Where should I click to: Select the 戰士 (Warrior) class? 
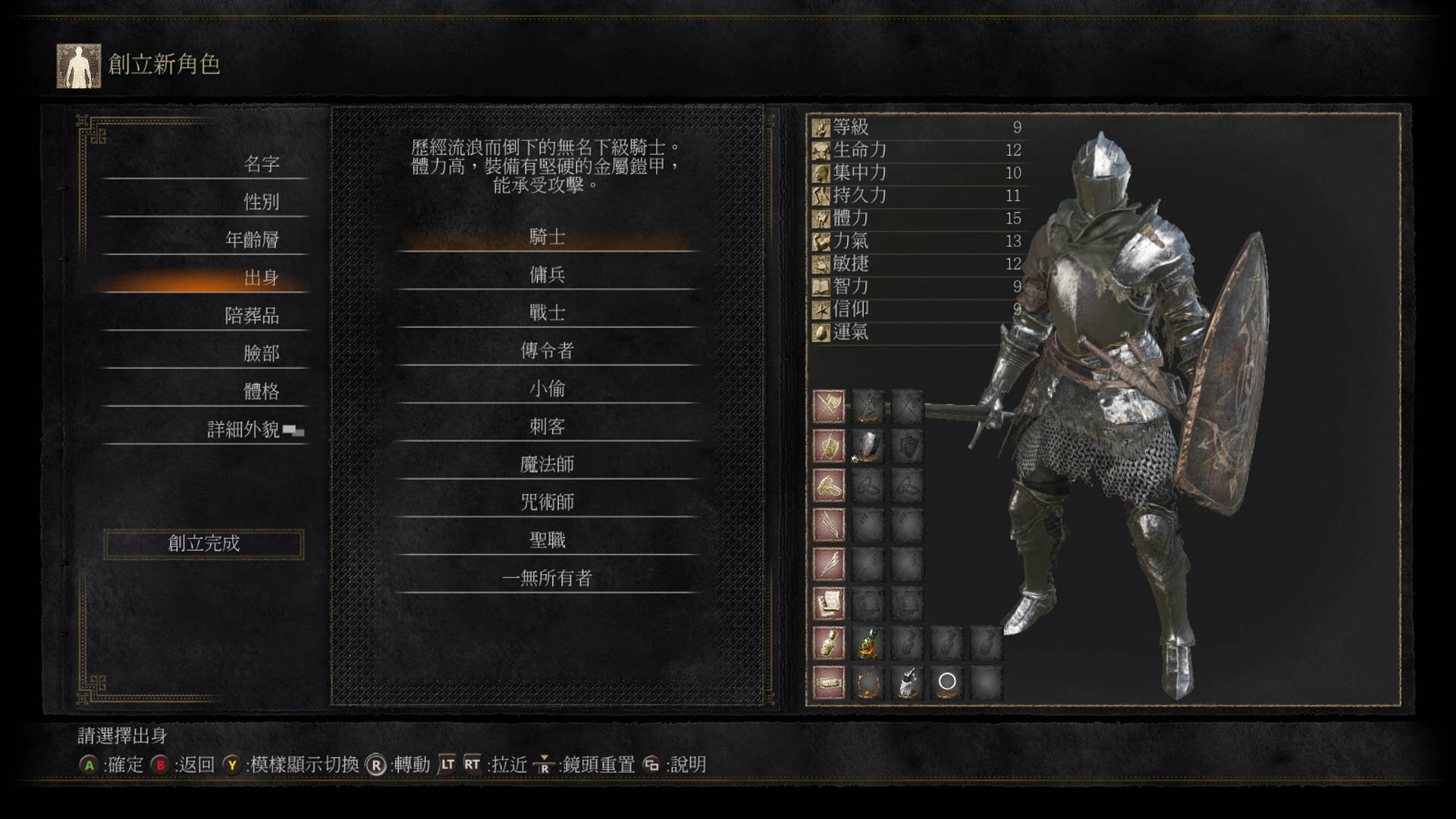coord(547,312)
